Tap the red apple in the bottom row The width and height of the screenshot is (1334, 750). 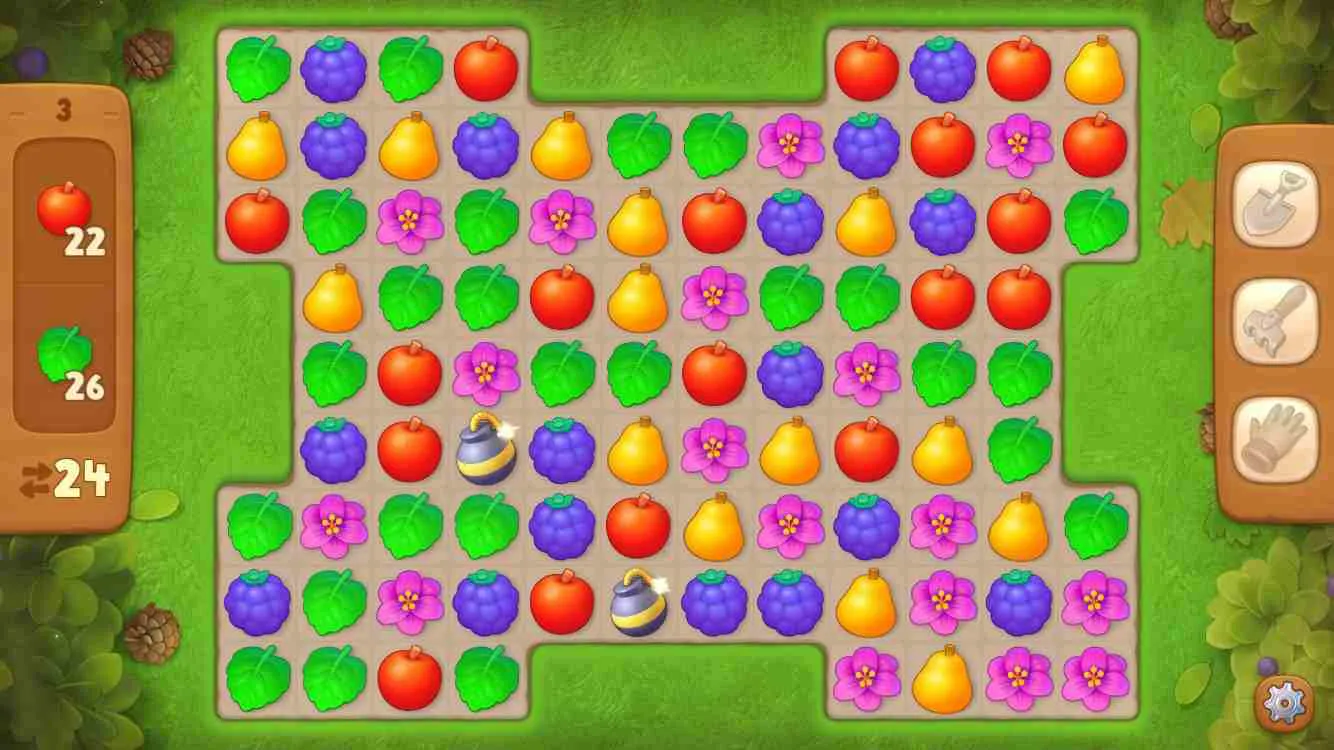[410, 682]
